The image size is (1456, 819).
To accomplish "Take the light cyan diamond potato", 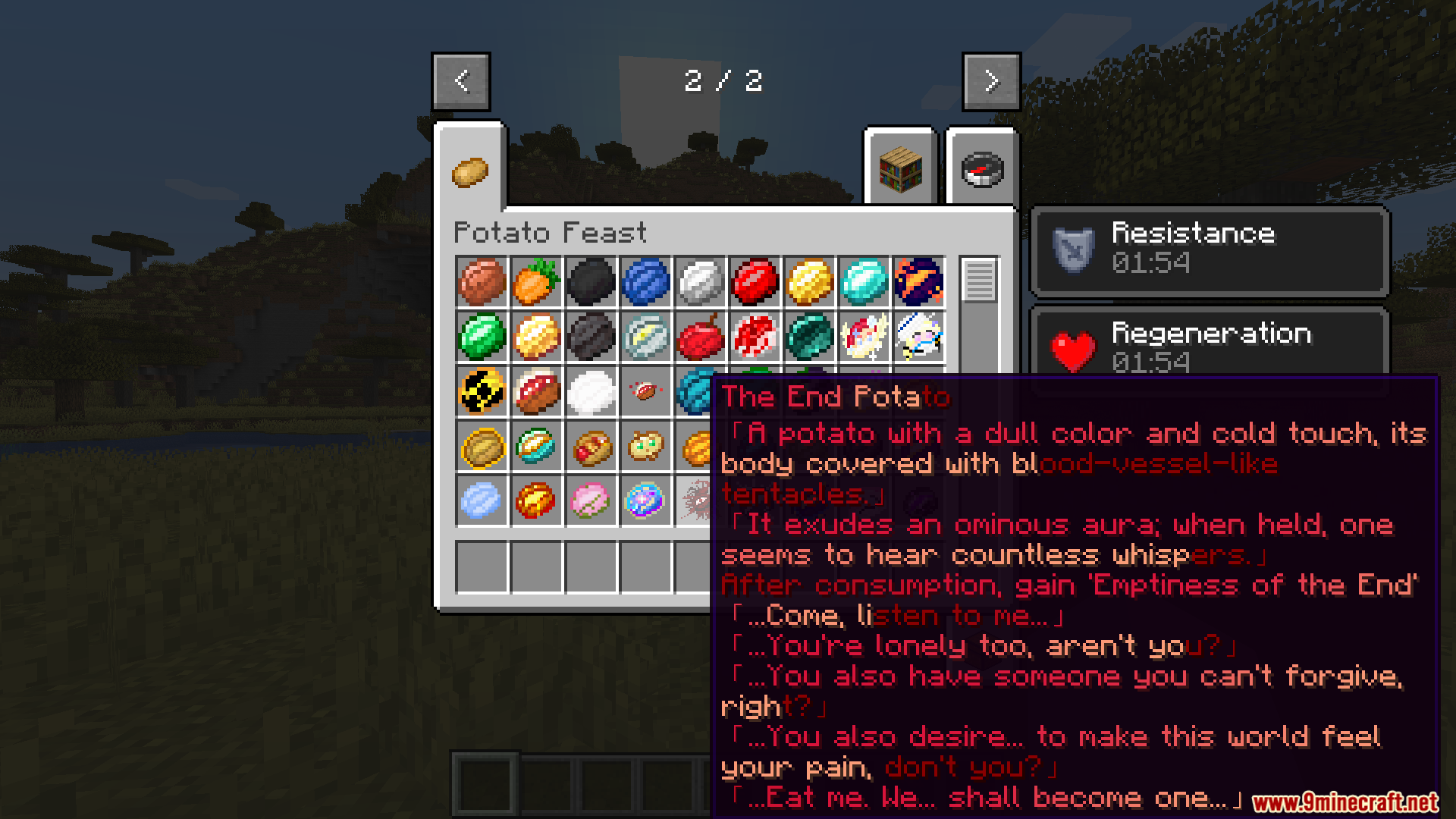I will coord(864,281).
